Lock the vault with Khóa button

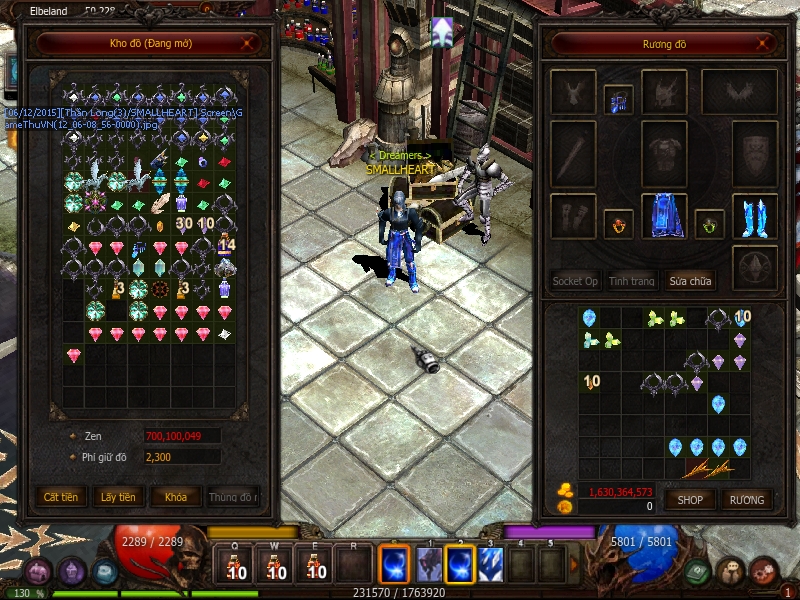(175, 497)
